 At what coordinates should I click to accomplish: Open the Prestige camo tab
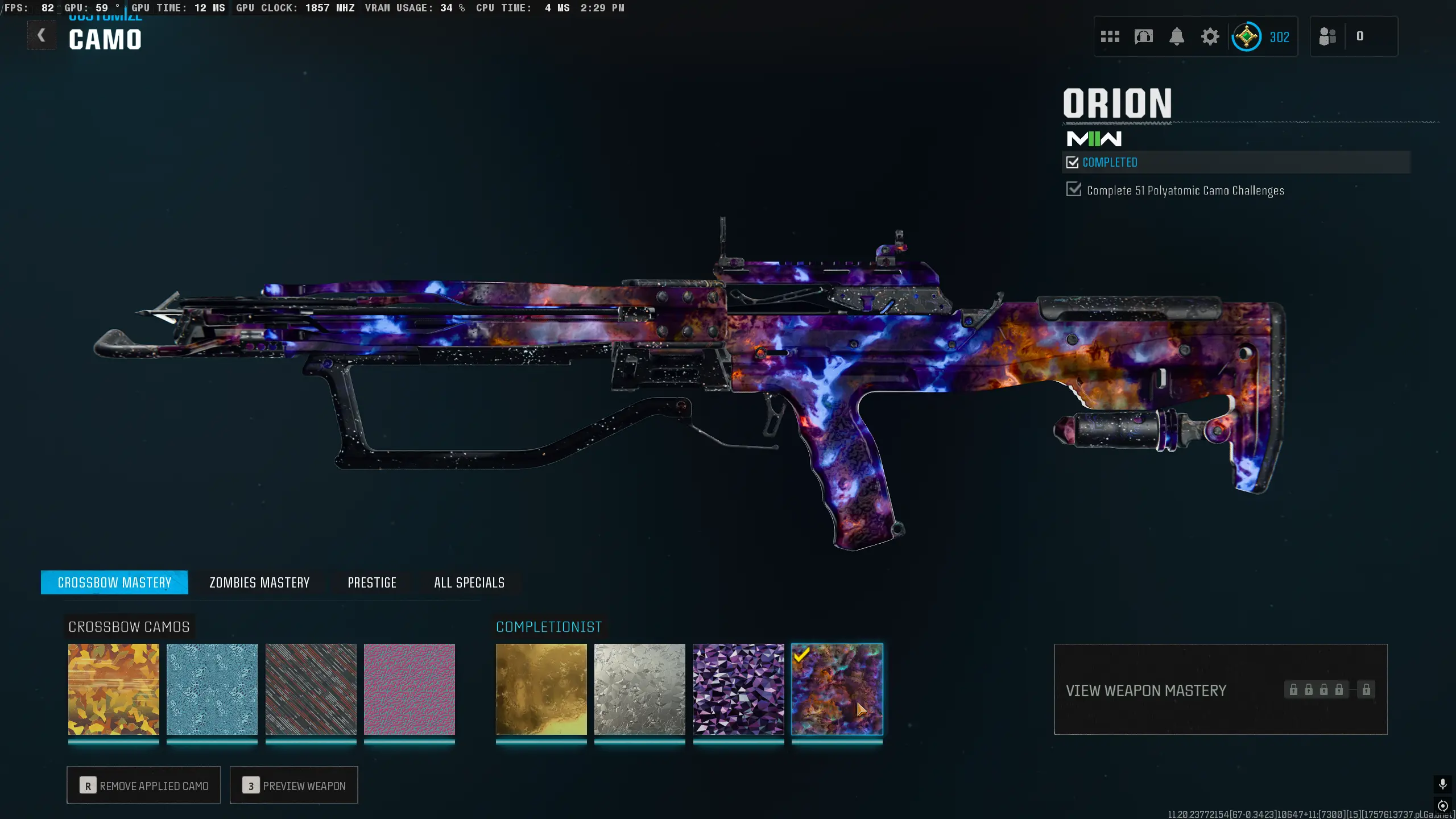click(x=372, y=582)
